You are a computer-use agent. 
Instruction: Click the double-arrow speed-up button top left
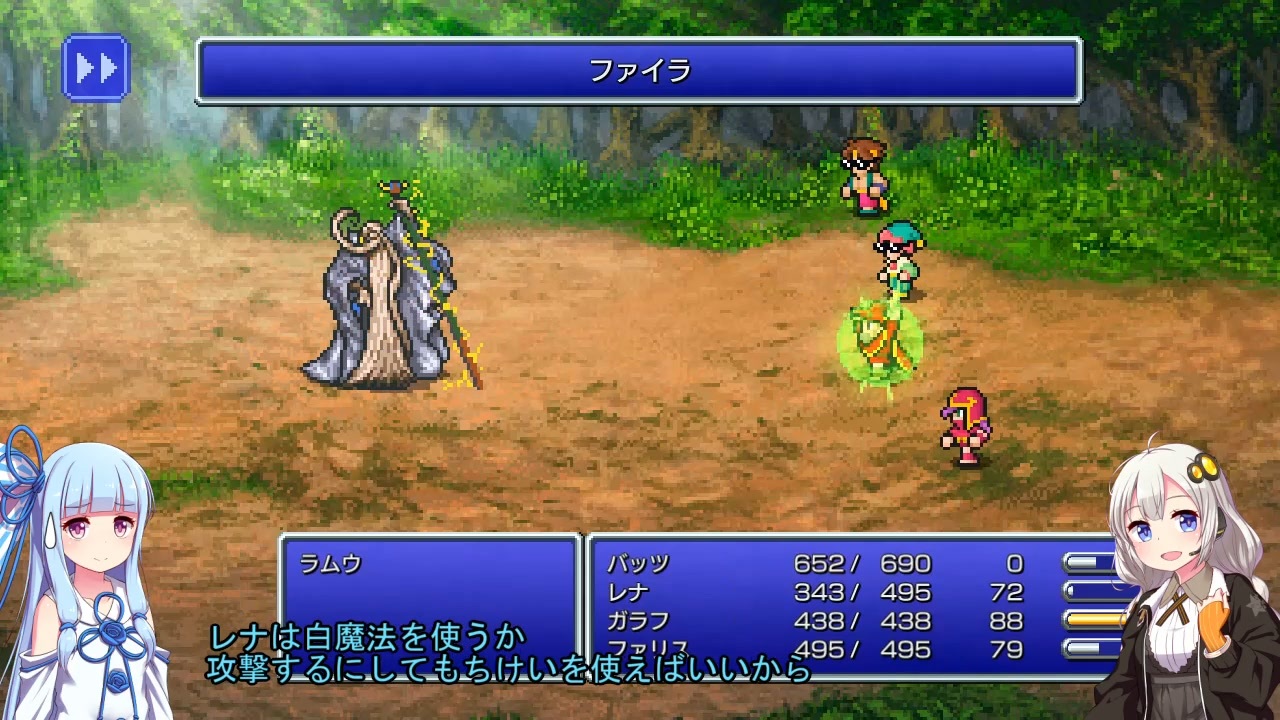pos(95,68)
